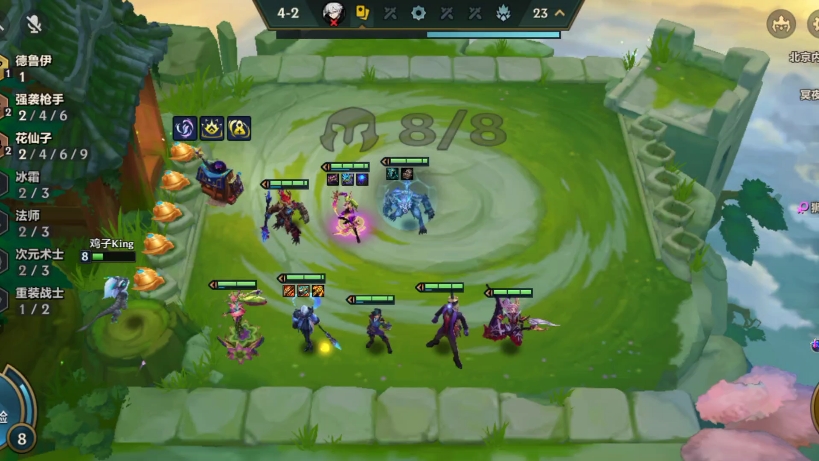The image size is (819, 461).
Task: Open the 重装战士 trait info
Action: click(38, 301)
